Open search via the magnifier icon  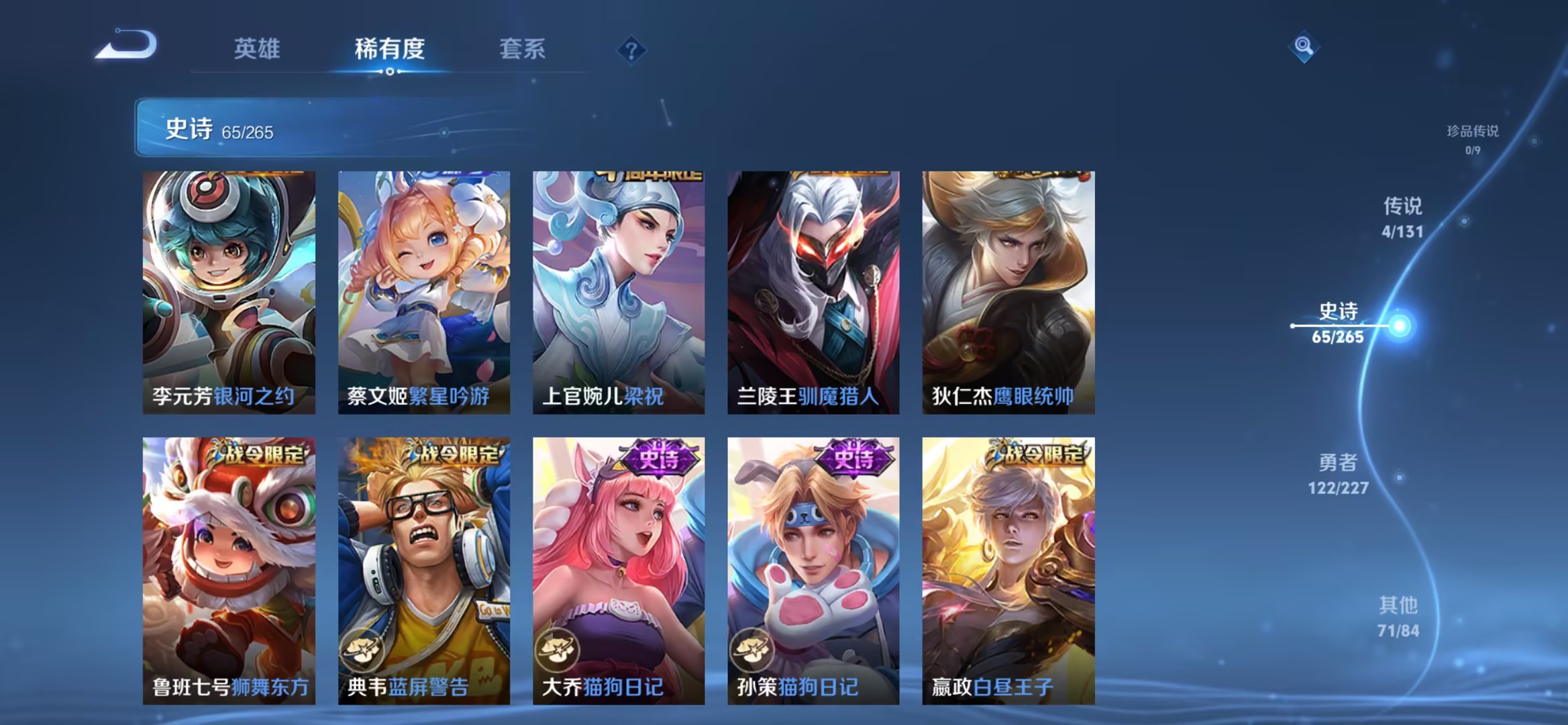(x=1304, y=48)
